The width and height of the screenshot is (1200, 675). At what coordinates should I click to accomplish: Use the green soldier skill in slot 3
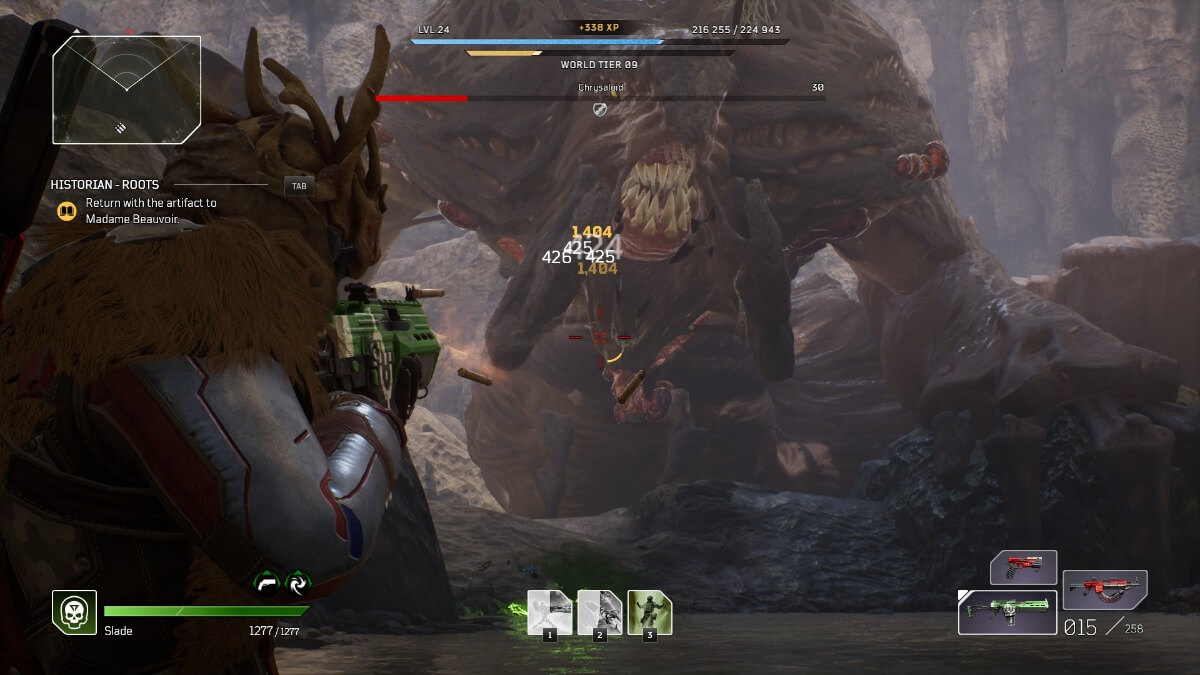(650, 612)
